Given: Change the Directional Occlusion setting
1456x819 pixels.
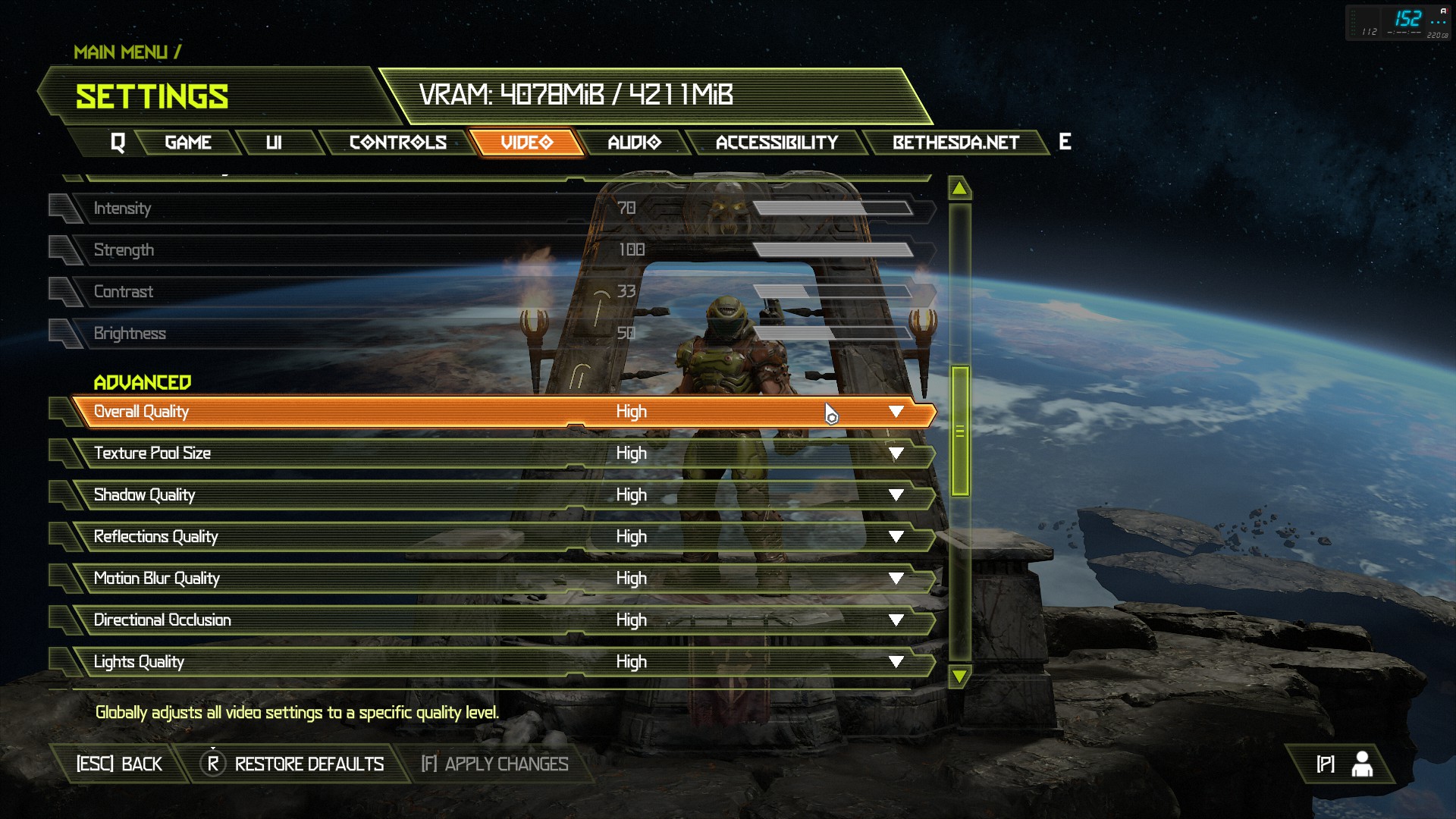Looking at the screenshot, I should click(x=896, y=620).
